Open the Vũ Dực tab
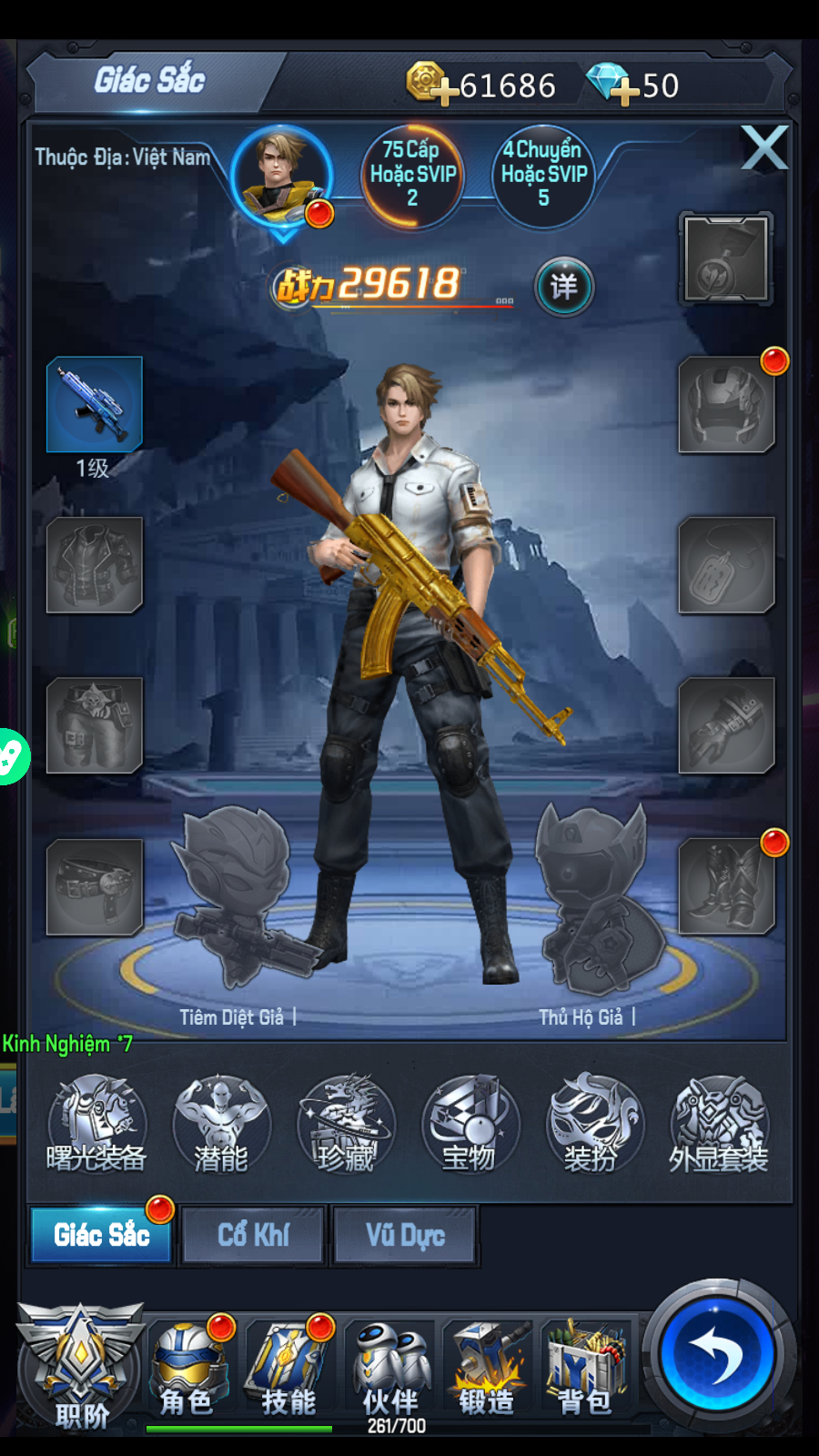 point(405,1235)
